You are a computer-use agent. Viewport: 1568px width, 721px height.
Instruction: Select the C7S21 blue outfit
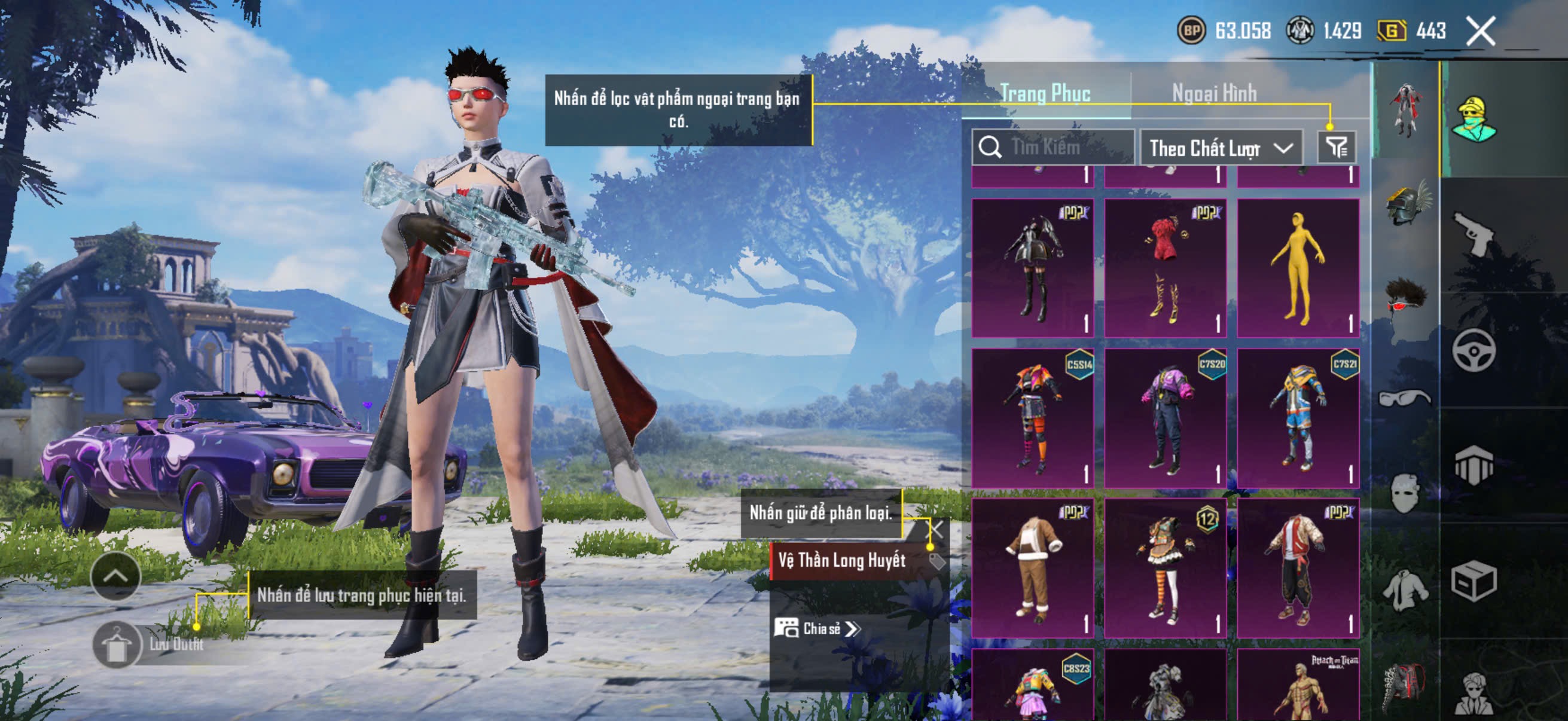coord(1298,418)
